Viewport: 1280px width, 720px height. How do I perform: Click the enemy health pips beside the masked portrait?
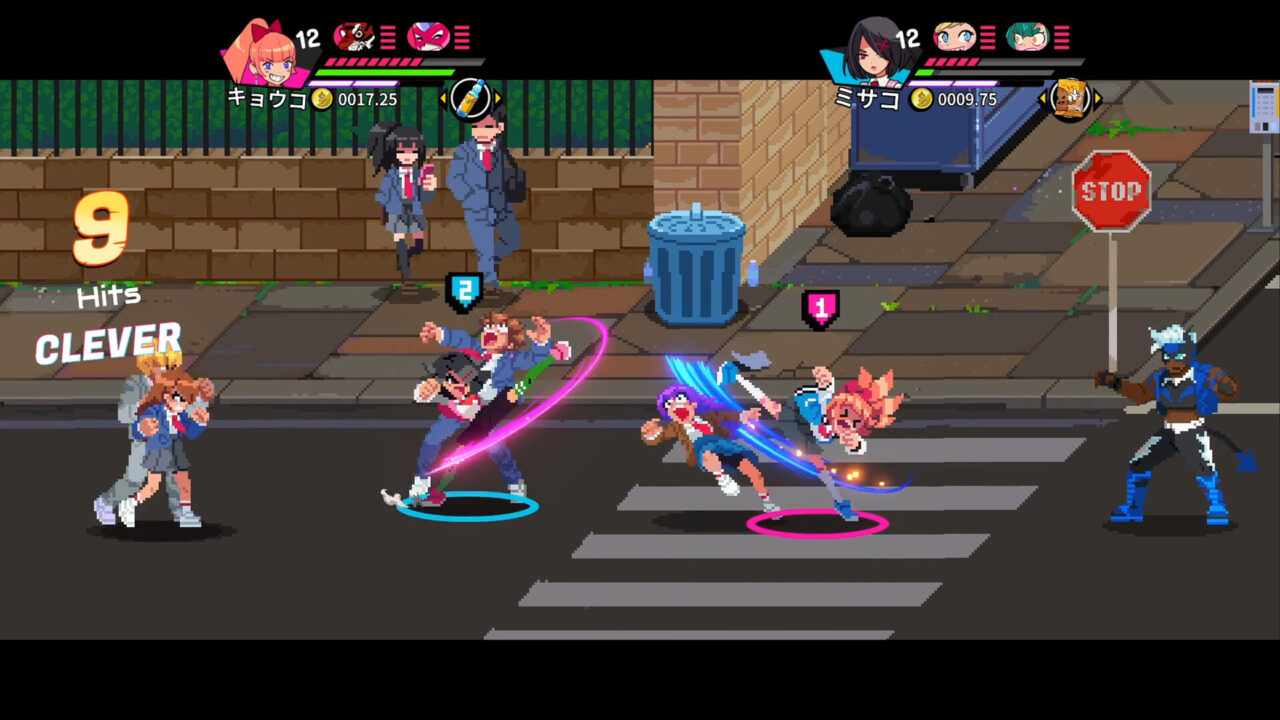click(x=462, y=37)
